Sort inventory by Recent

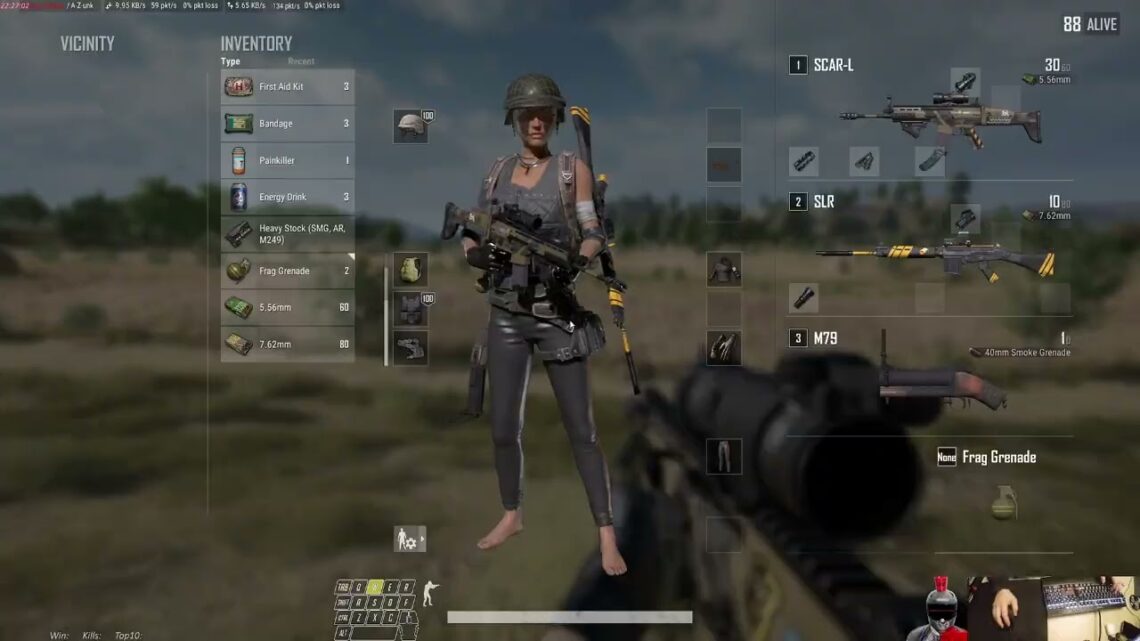[301, 61]
